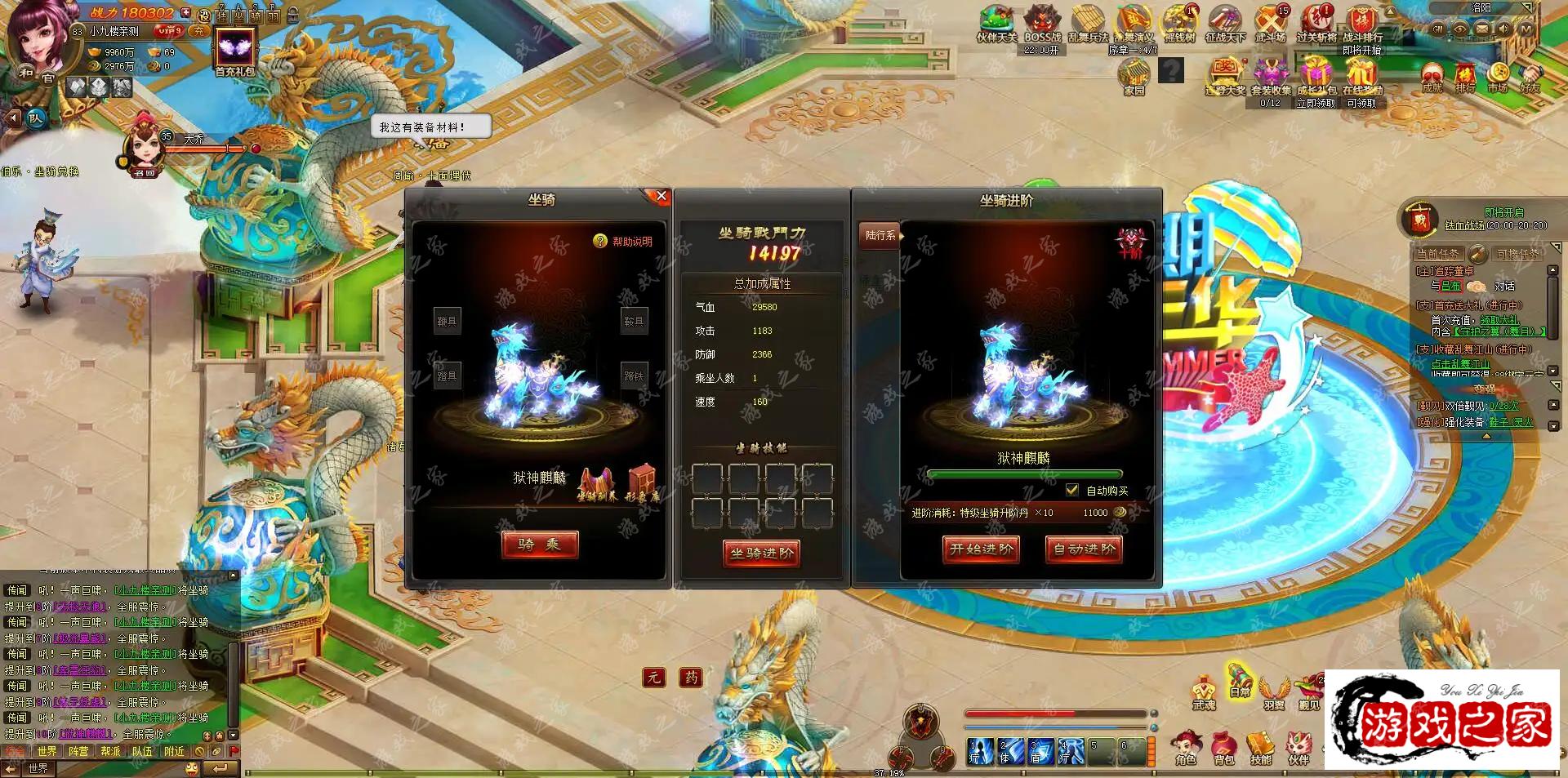The height and width of the screenshot is (778, 1568).
Task: Close the 坐骑 mount window
Action: (x=661, y=197)
